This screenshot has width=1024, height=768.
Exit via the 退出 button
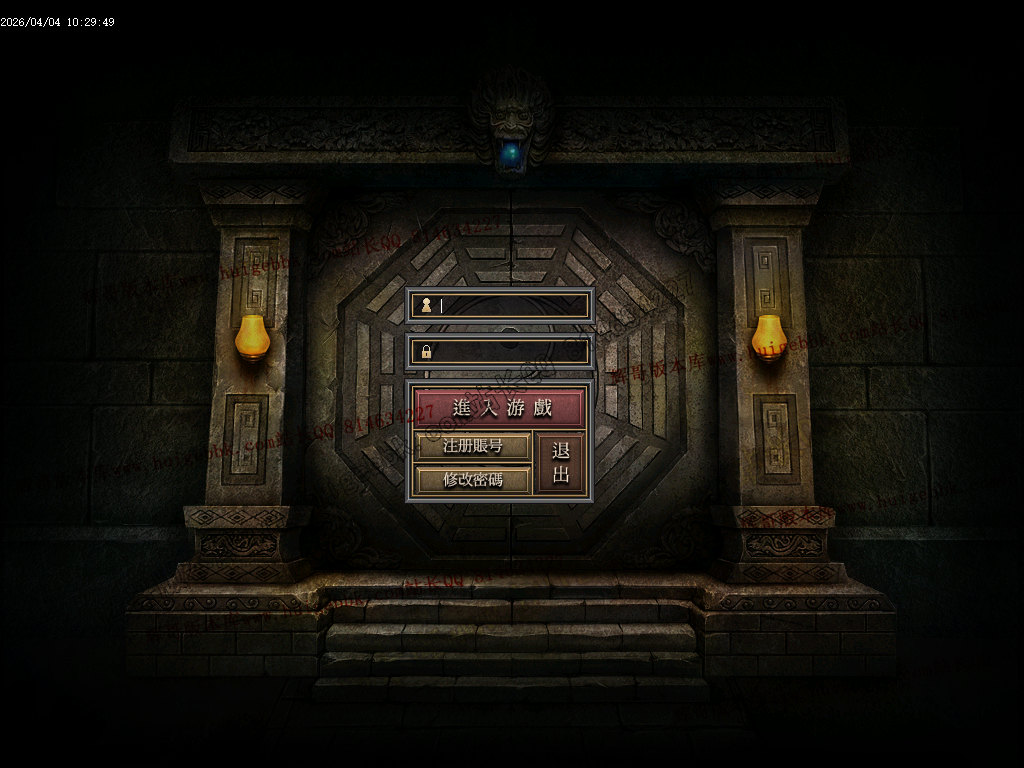pyautogui.click(x=560, y=463)
